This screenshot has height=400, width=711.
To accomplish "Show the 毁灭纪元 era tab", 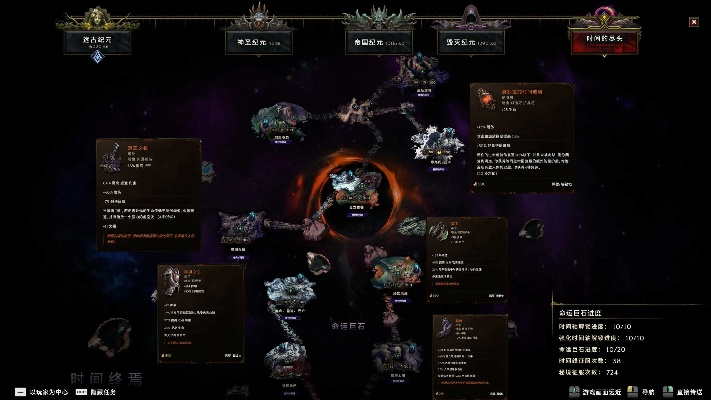I will click(x=469, y=42).
